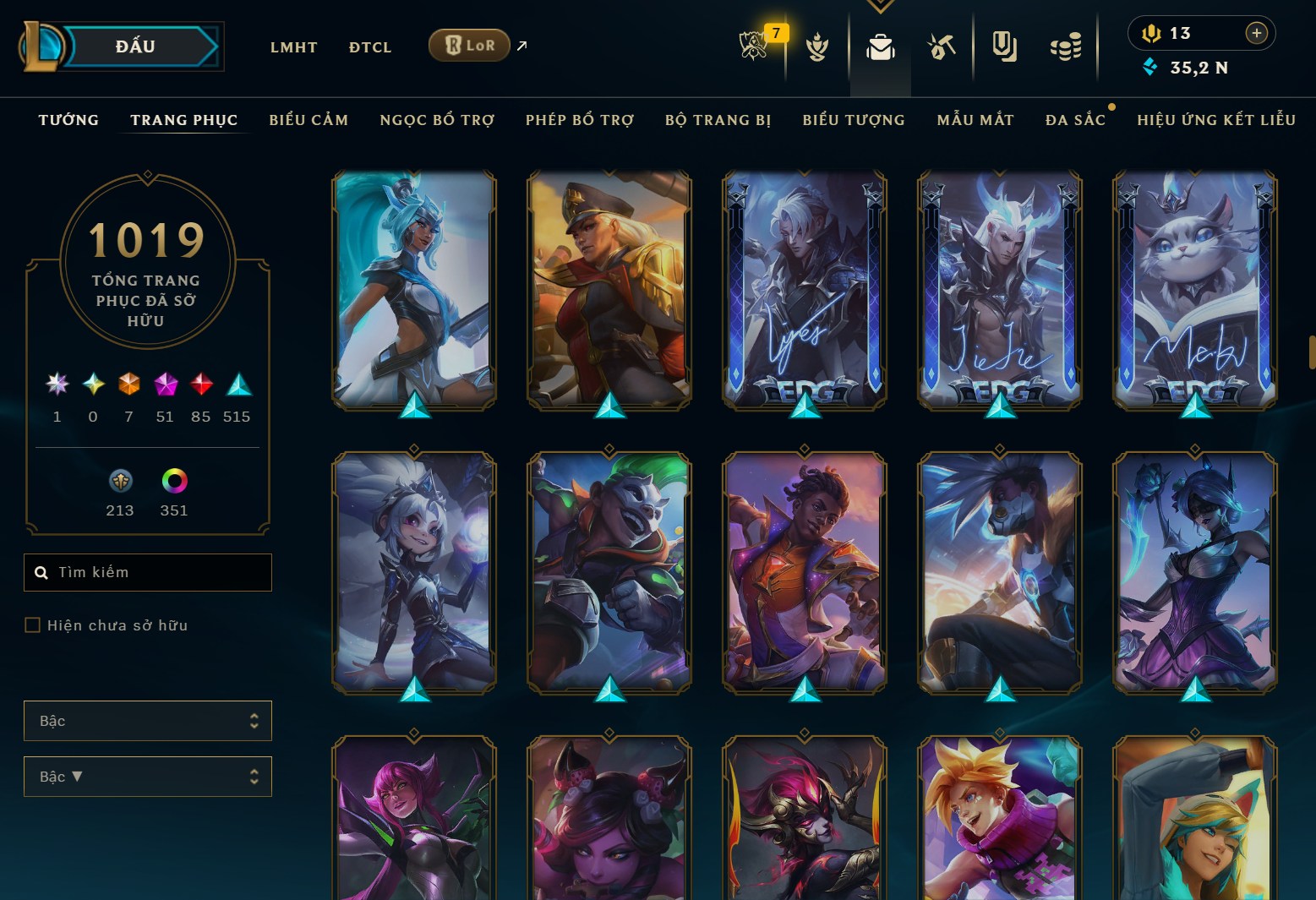The width and height of the screenshot is (1316, 900).
Task: Open the first Bậc dropdown
Action: 148,721
